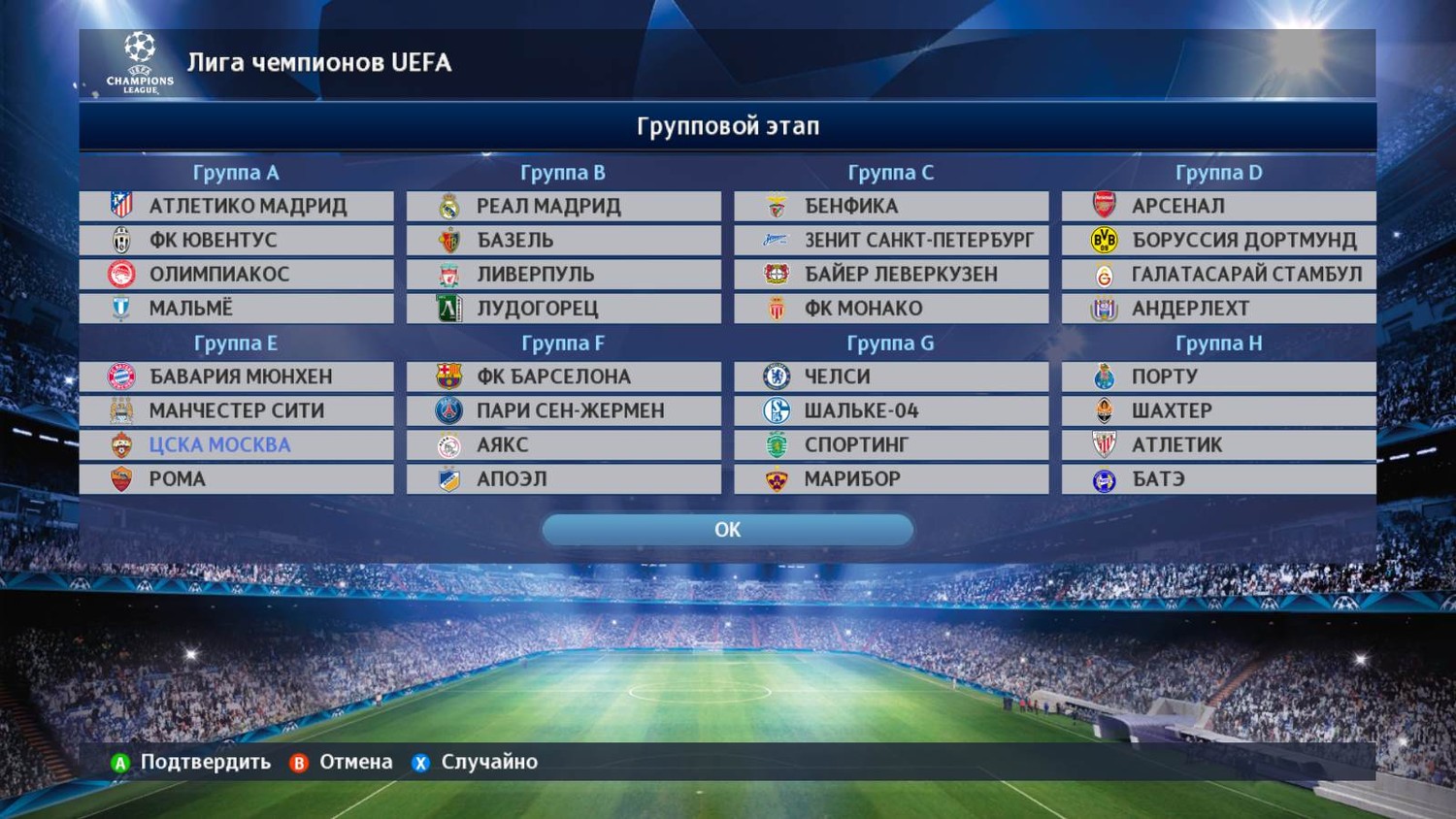Pick Ливерпуль from Group B
The width and height of the screenshot is (1456, 819).
pyautogui.click(x=564, y=274)
